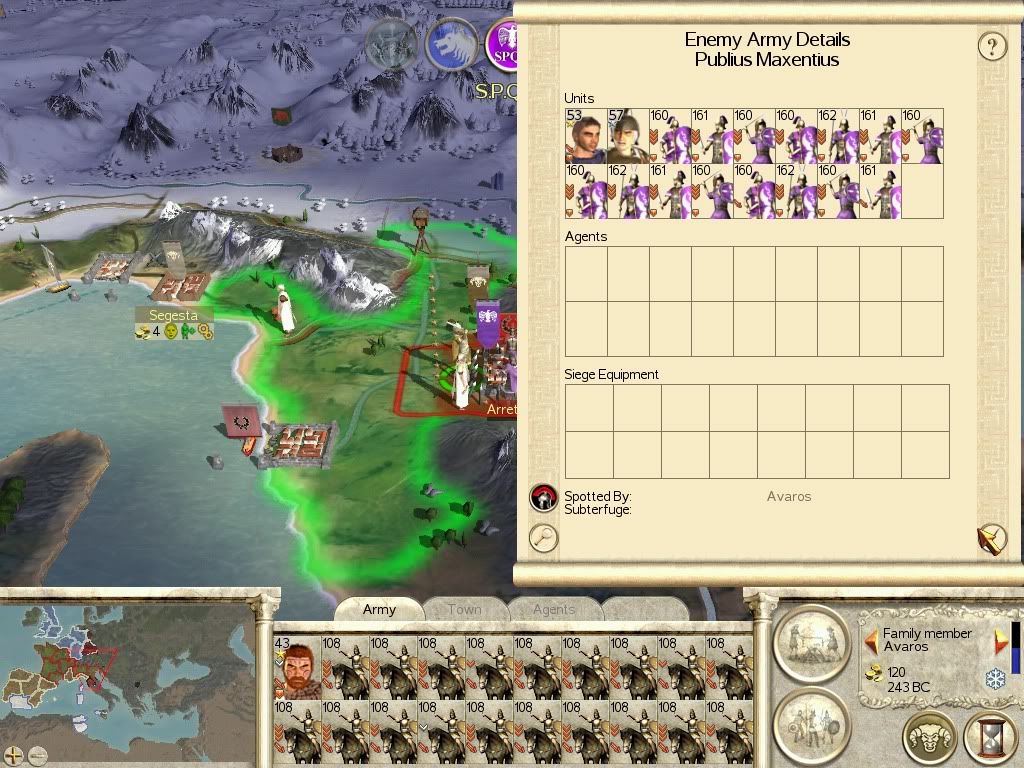Zoom in the minimap with plus button

tap(14, 755)
